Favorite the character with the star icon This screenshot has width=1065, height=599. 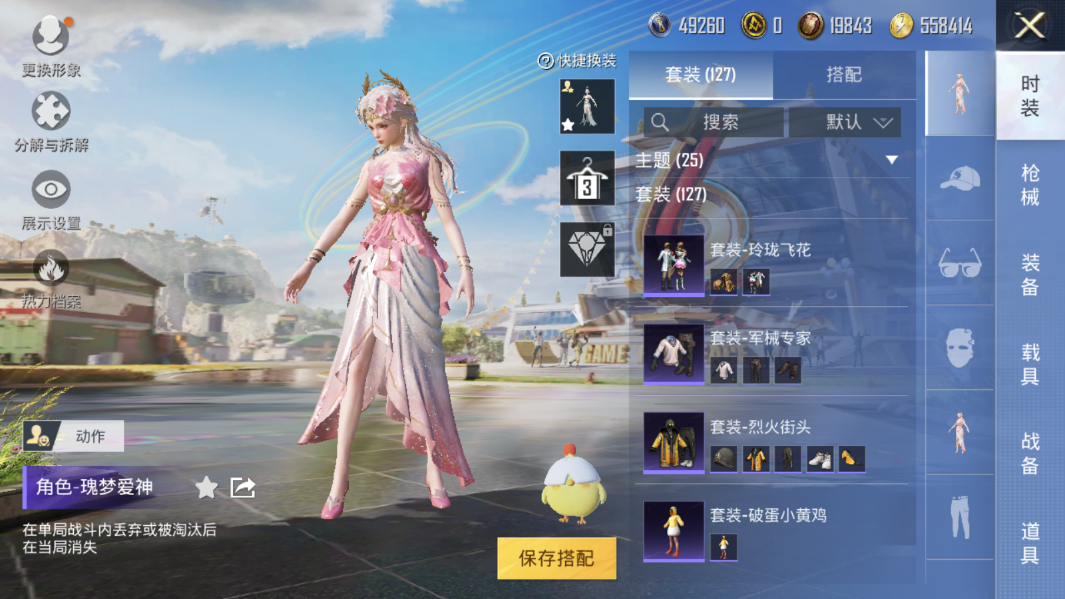pyautogui.click(x=206, y=487)
